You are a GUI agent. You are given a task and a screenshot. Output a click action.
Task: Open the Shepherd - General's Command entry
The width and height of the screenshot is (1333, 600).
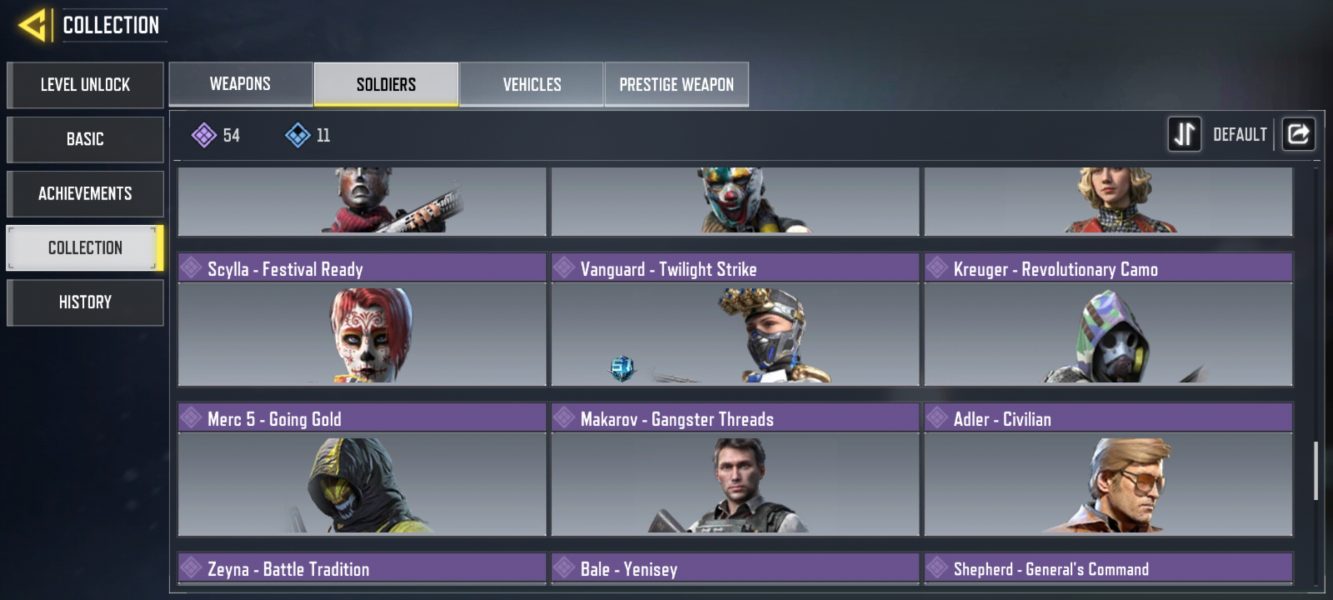tap(1108, 569)
